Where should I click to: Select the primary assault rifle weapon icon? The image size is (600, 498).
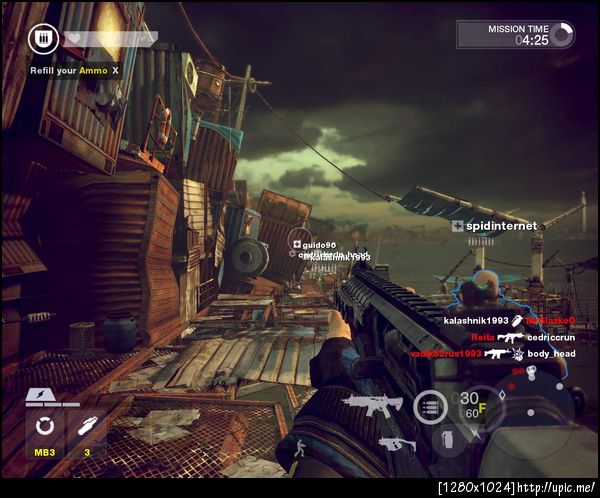click(372, 404)
